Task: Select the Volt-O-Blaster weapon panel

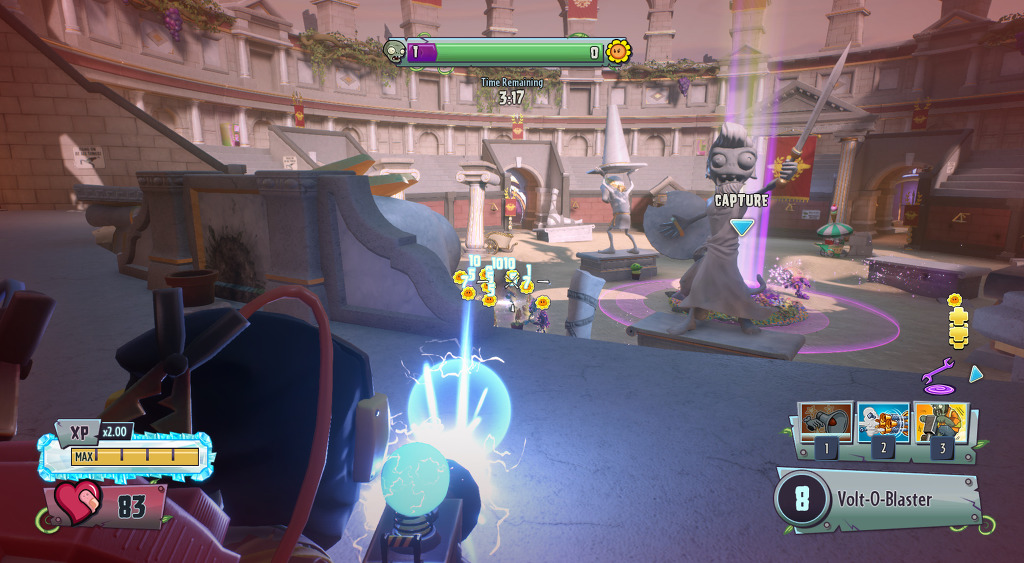Action: pos(877,499)
